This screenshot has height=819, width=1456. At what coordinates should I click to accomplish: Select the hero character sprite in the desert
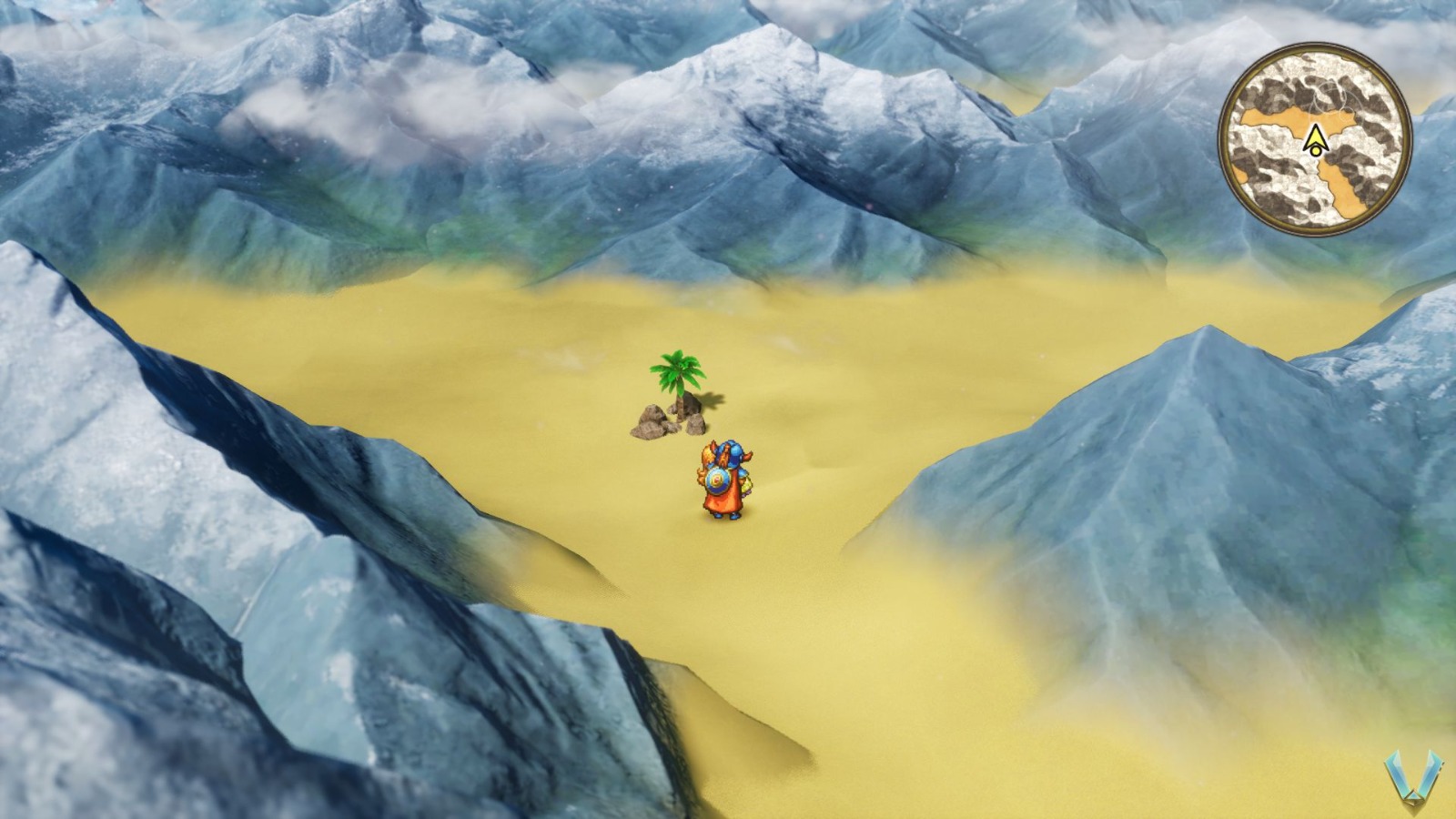pos(724,478)
